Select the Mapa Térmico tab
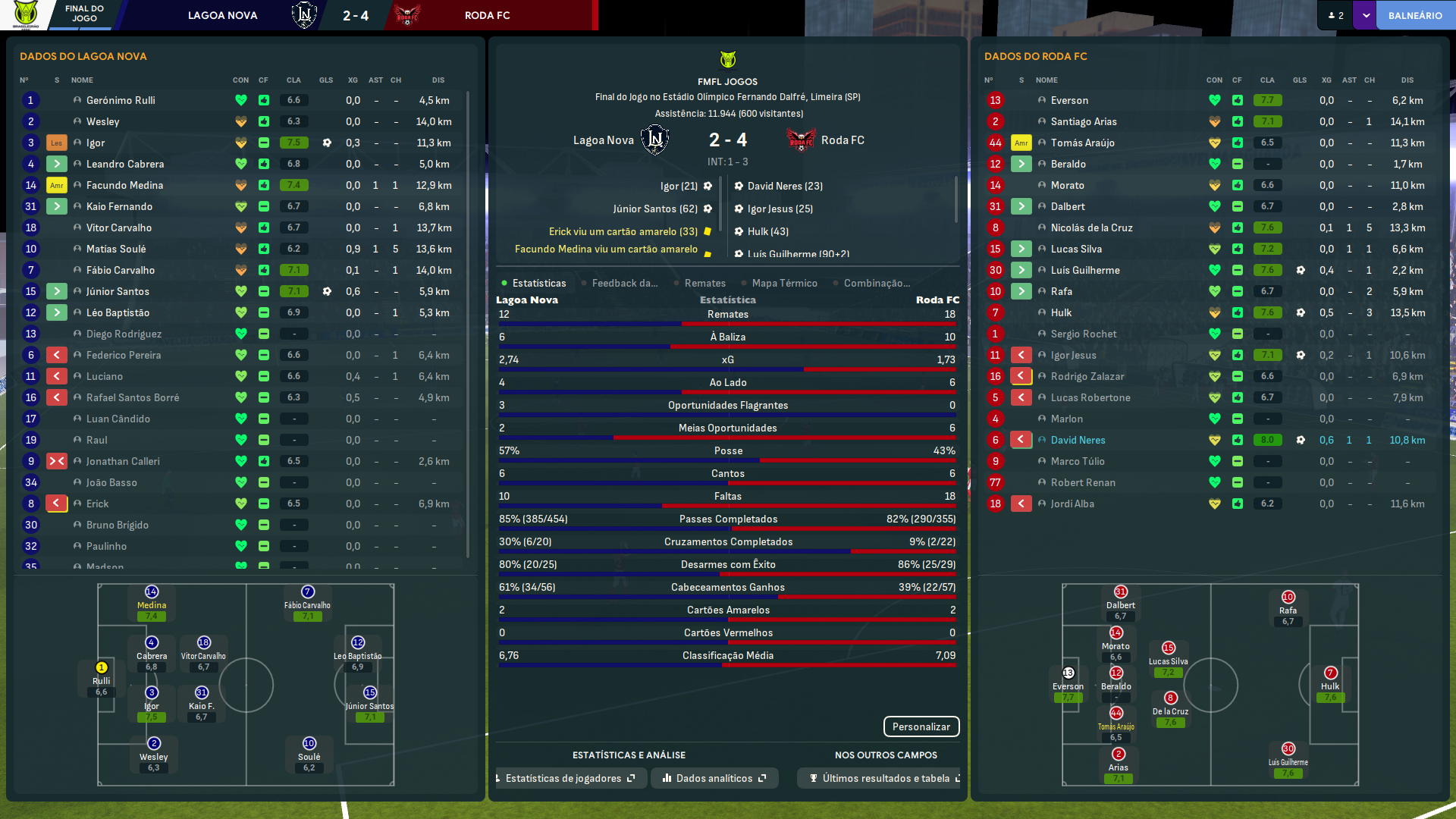Image resolution: width=1456 pixels, height=819 pixels. pyautogui.click(x=784, y=283)
